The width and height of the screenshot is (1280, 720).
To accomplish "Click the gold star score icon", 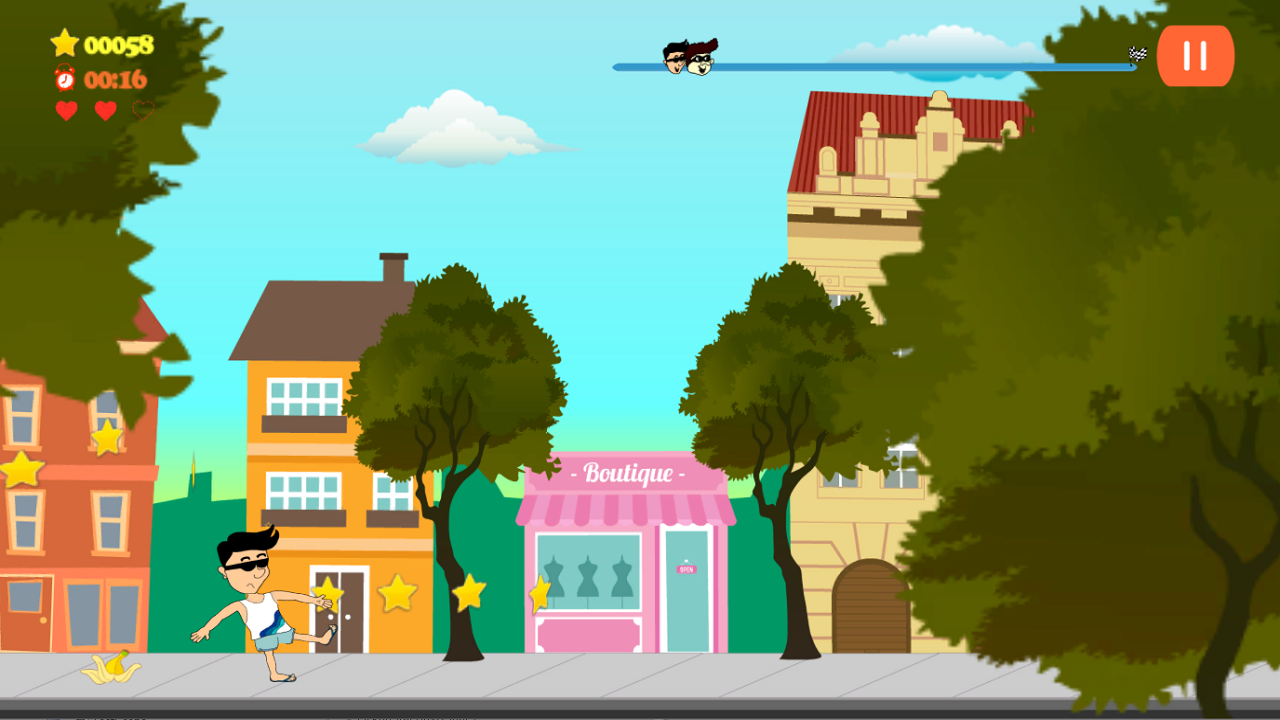I will coord(65,43).
